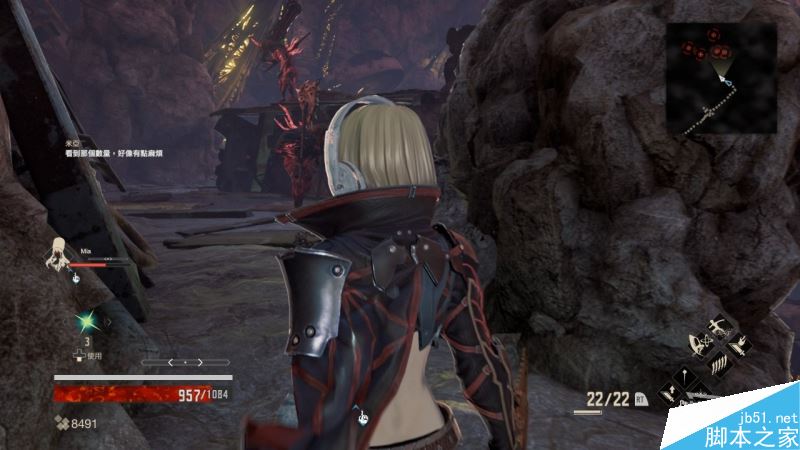Use the green sparkle quick item
The height and width of the screenshot is (450, 800).
[x=86, y=322]
